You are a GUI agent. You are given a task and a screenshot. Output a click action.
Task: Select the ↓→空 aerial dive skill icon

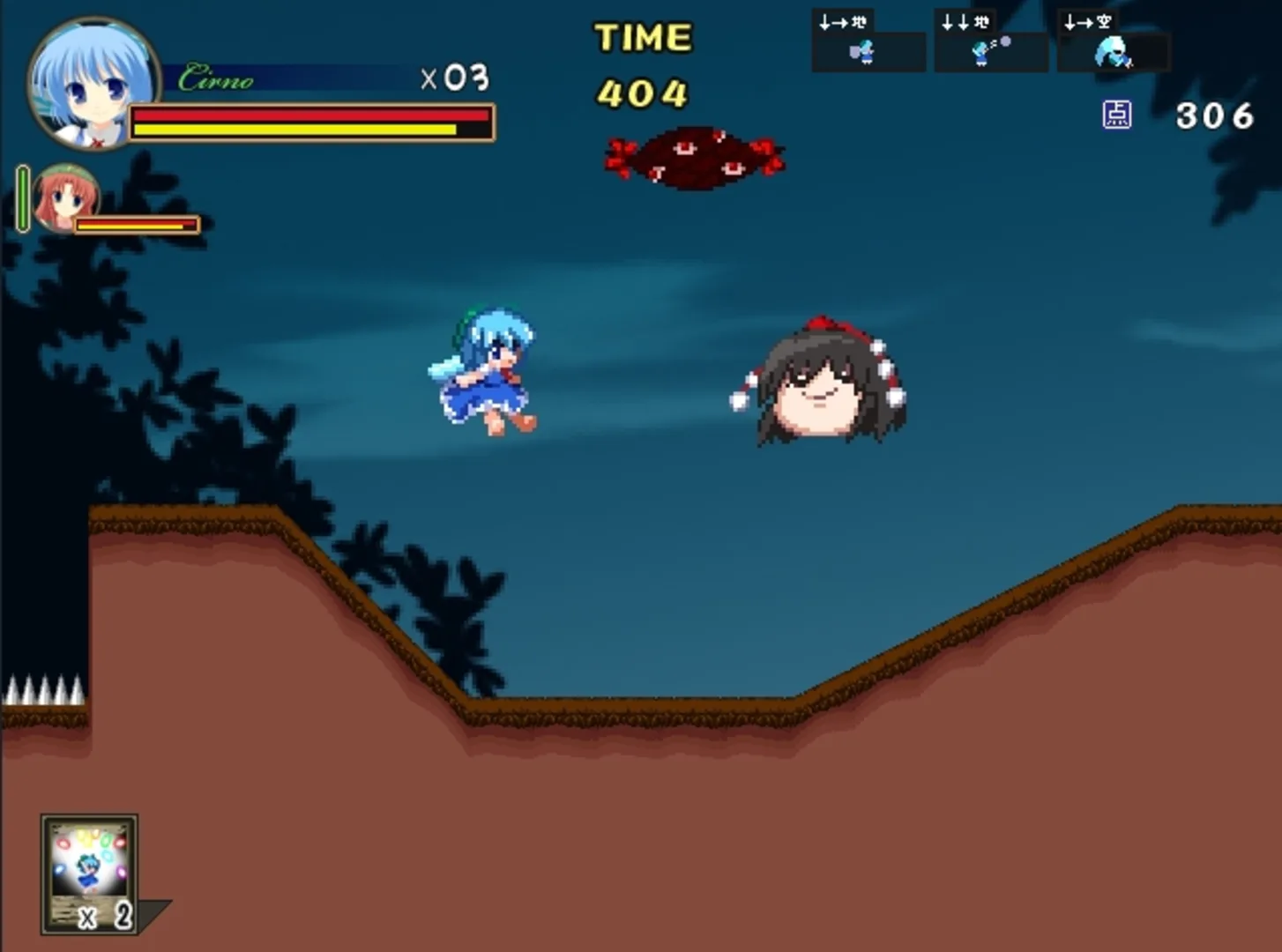[x=1114, y=40]
